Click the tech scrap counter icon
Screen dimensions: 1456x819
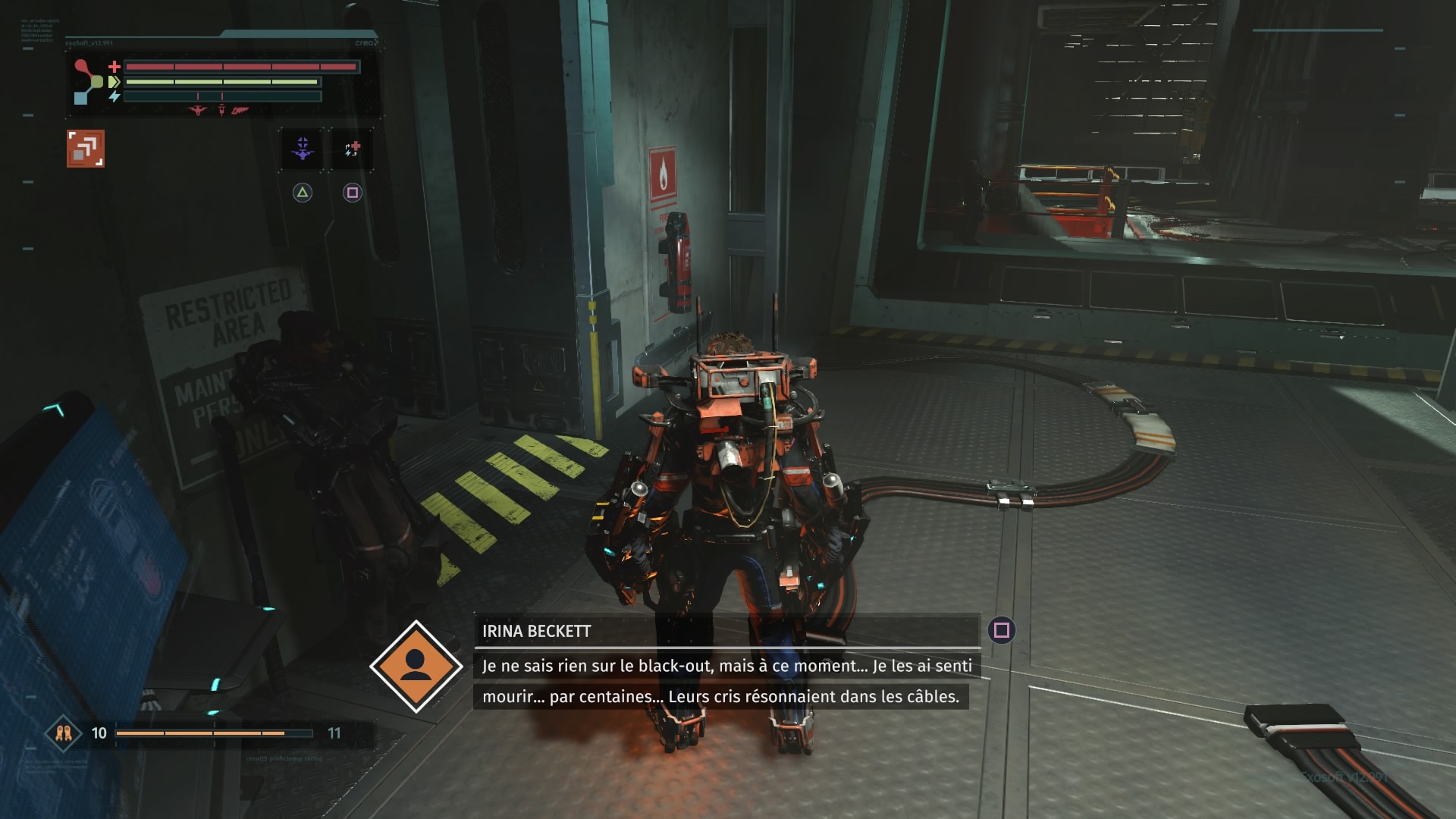coord(64,733)
